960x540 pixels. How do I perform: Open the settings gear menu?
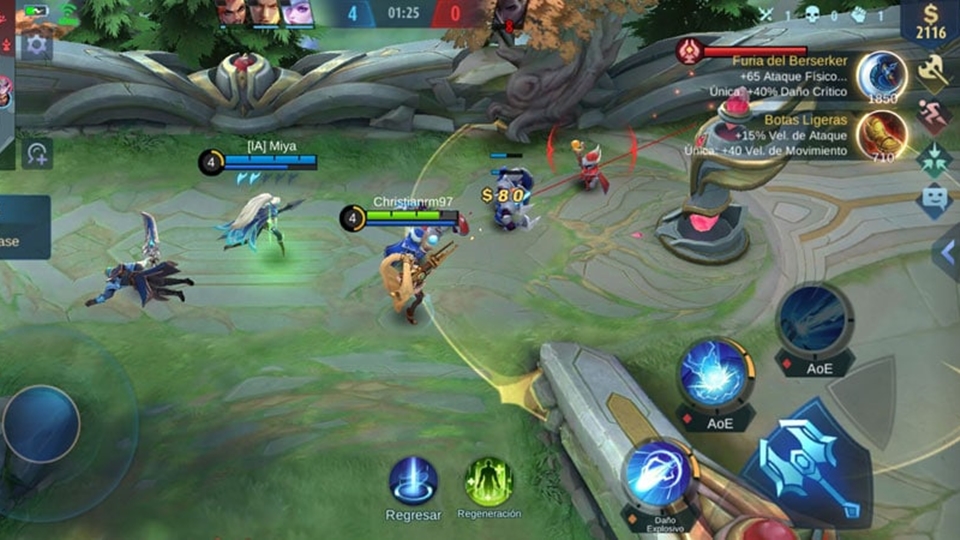click(x=37, y=45)
